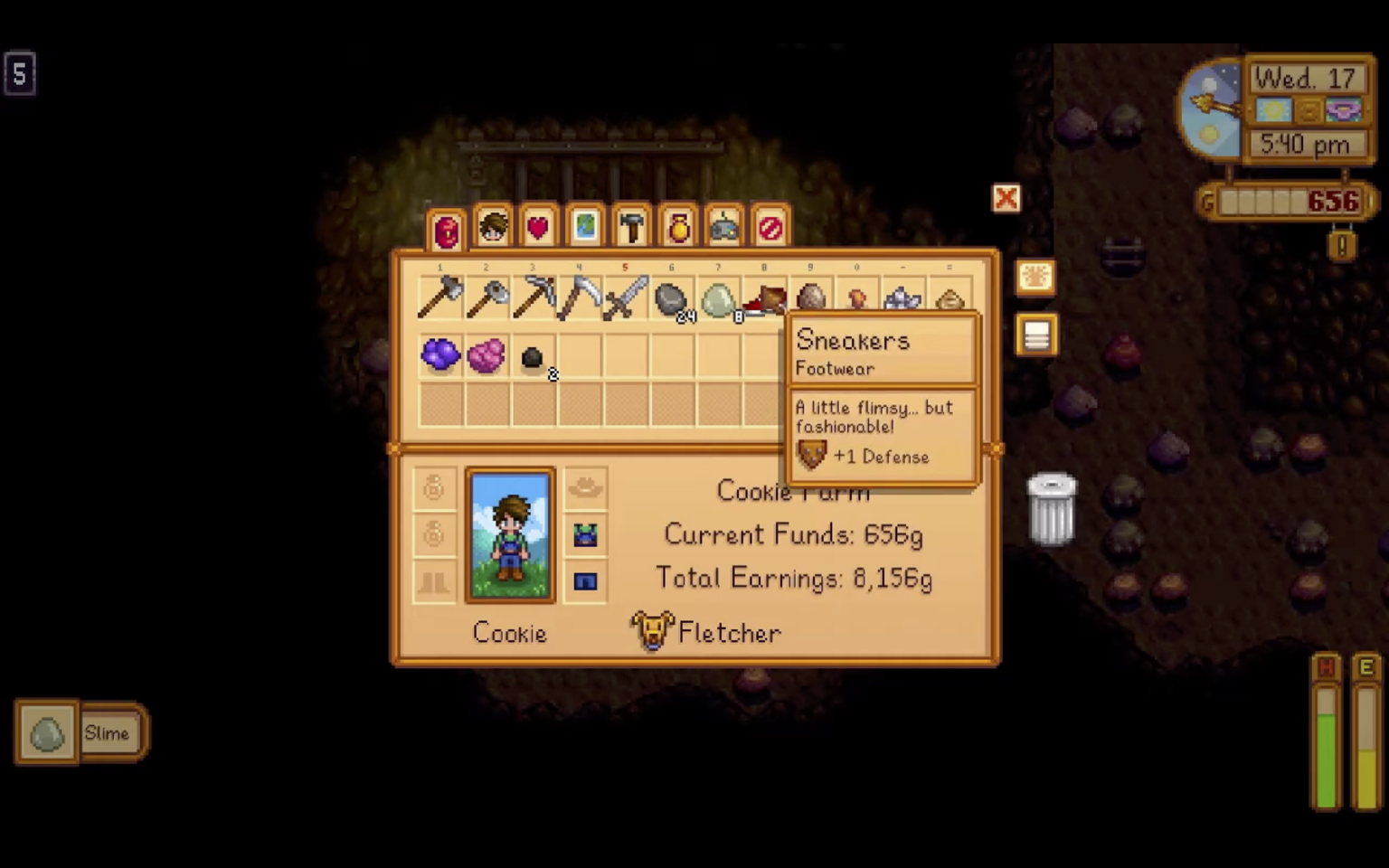Click the organize inventory button

[x=1036, y=335]
